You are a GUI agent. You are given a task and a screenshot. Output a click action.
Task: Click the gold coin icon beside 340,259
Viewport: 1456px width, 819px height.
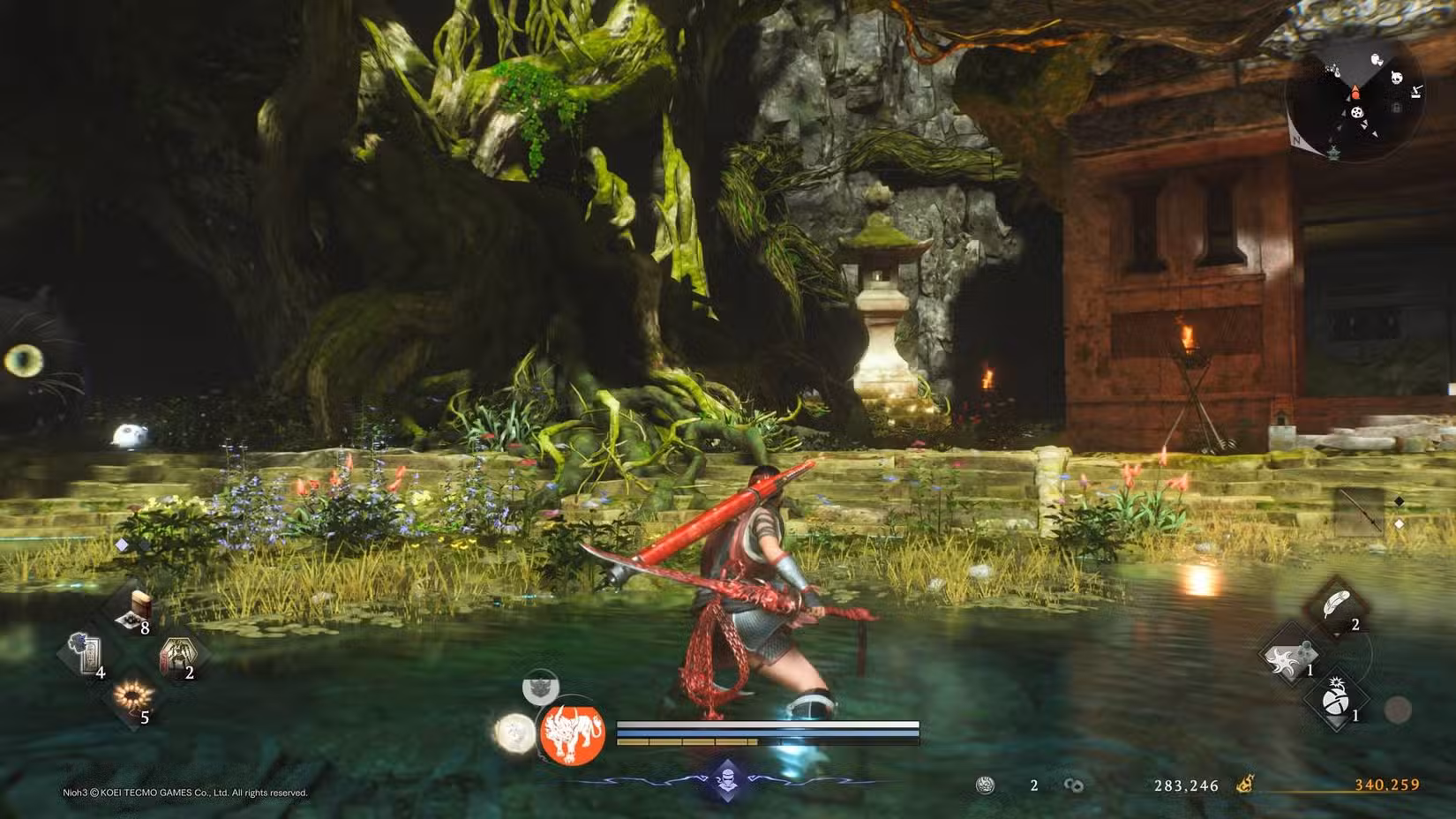pos(1244,785)
